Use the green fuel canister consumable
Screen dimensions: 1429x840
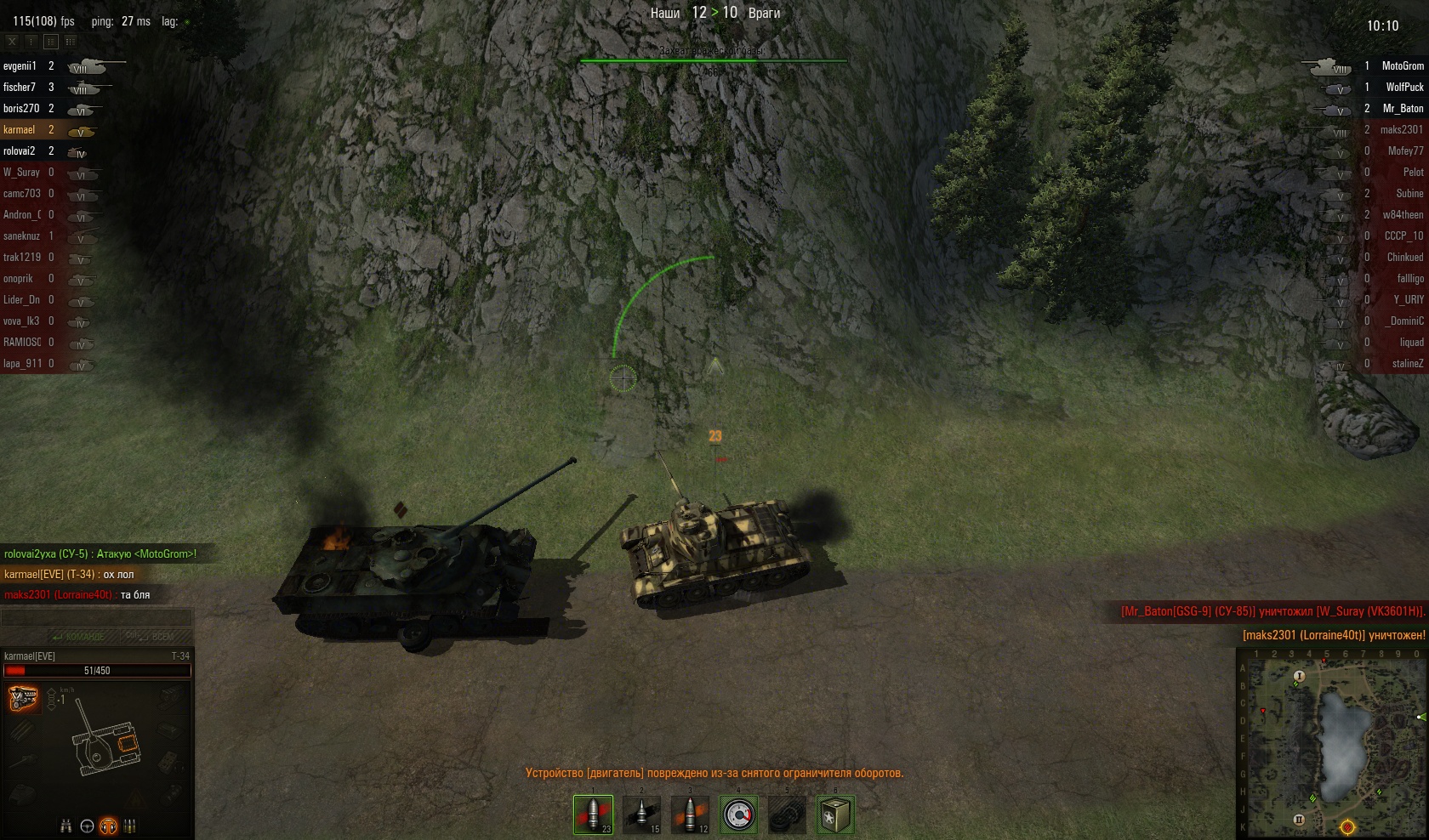(x=835, y=814)
